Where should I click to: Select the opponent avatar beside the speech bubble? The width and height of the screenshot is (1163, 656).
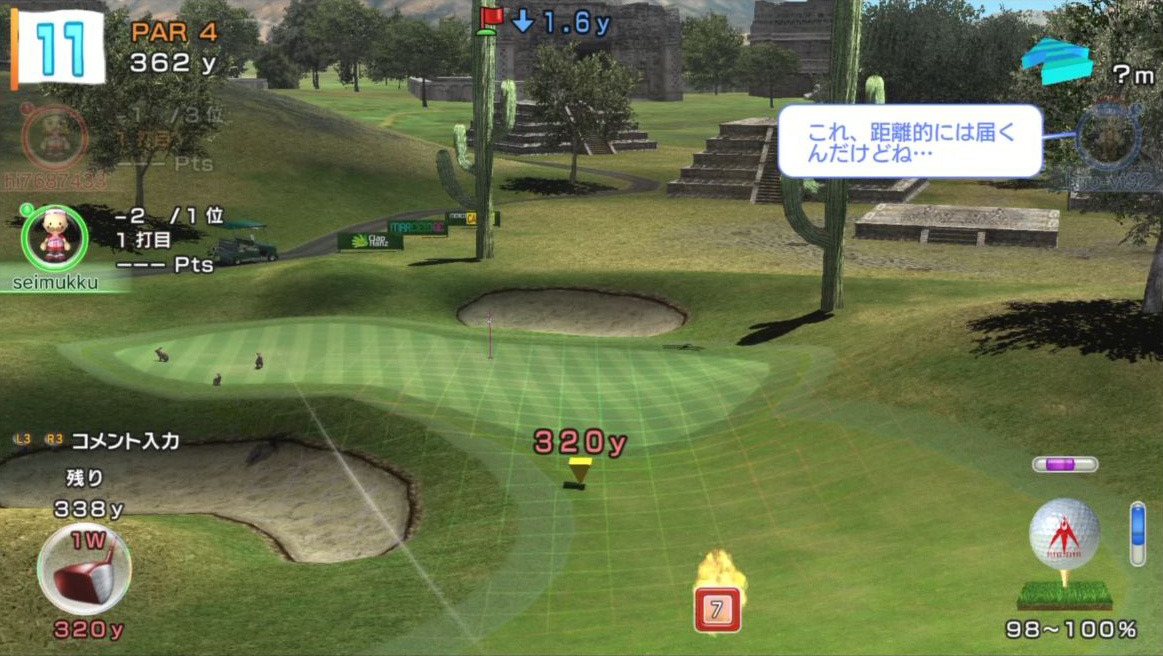[1107, 138]
